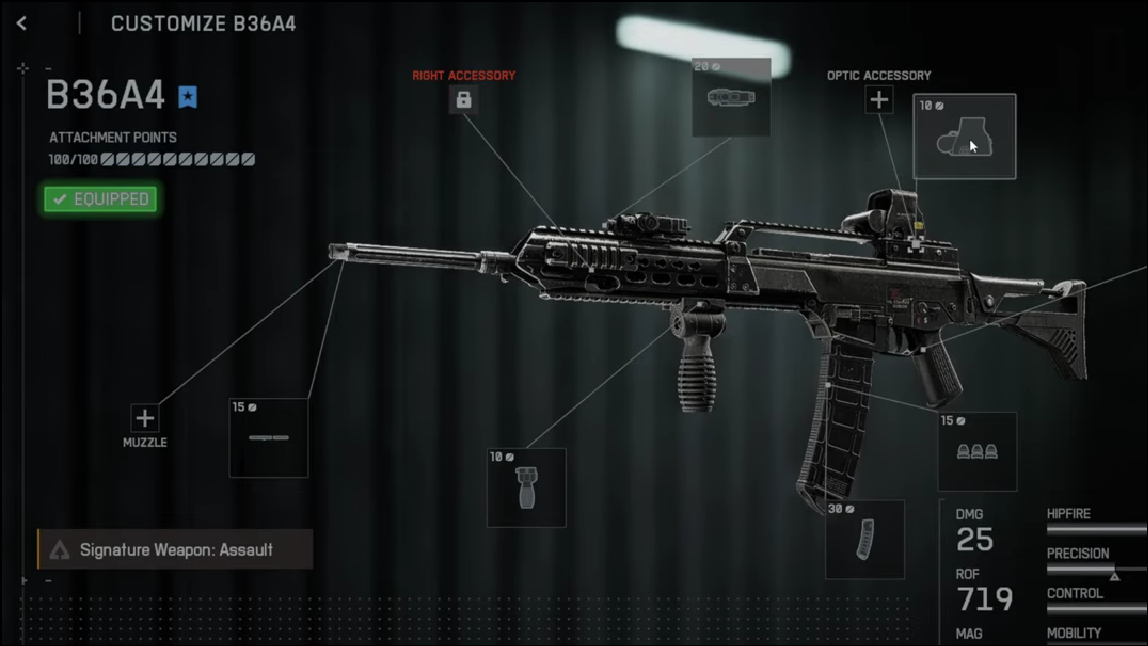The height and width of the screenshot is (646, 1148).
Task: Open the magazine attachment slot
Action: 865,539
